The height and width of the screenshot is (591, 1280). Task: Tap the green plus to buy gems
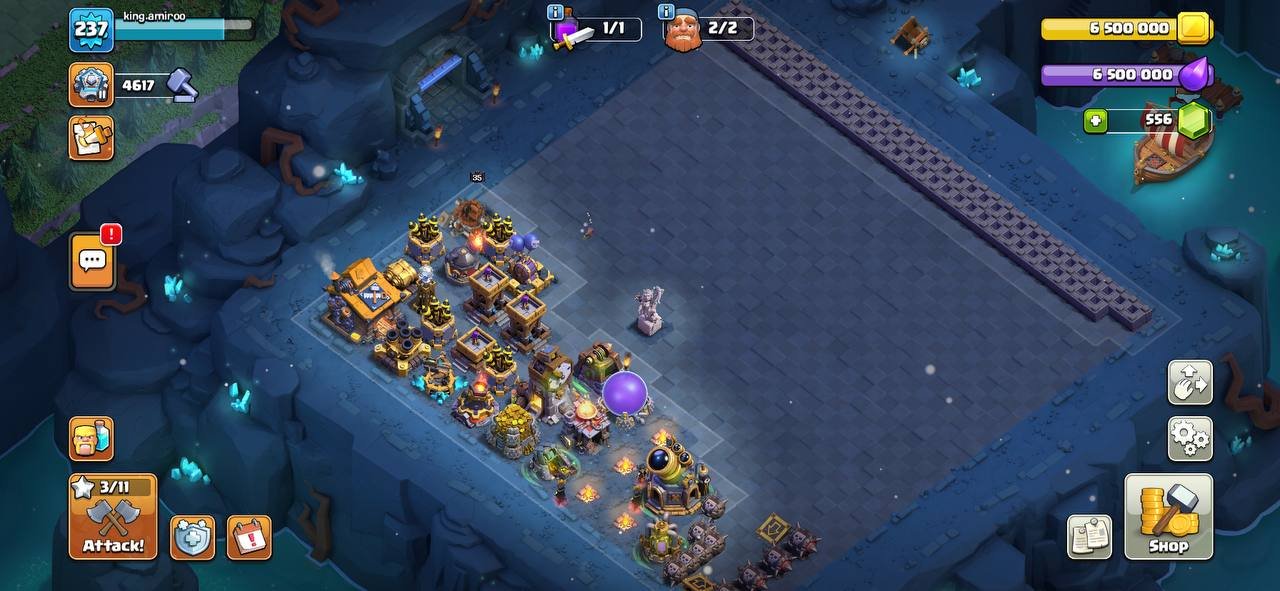(x=1096, y=121)
